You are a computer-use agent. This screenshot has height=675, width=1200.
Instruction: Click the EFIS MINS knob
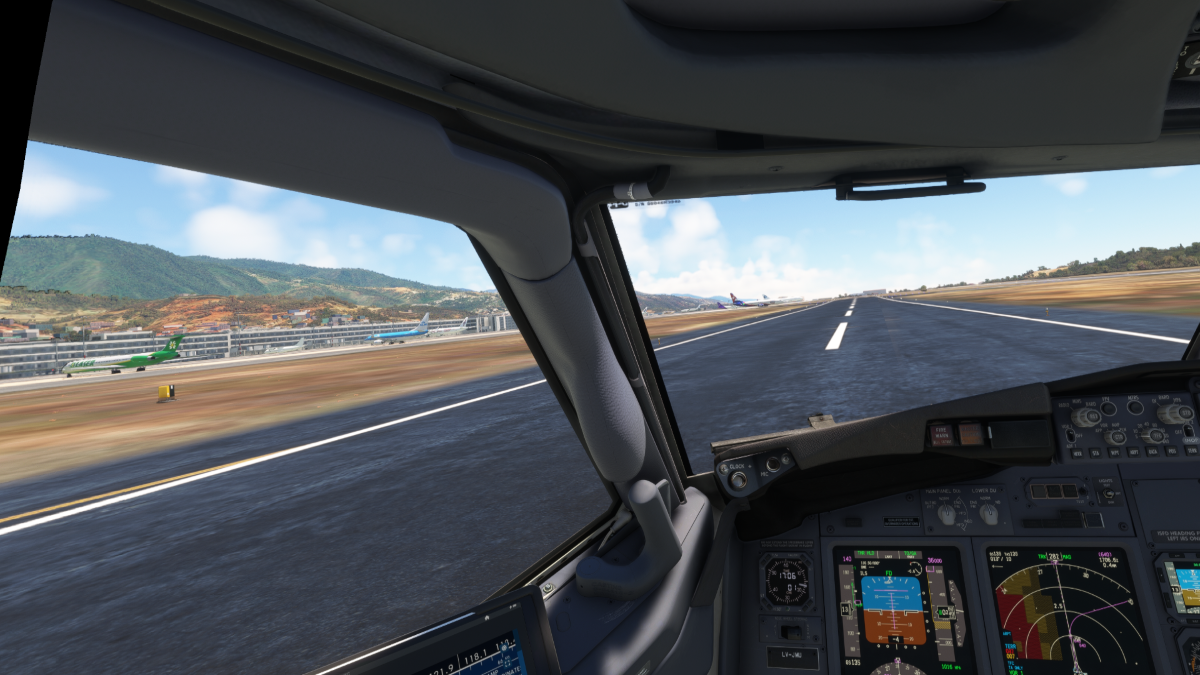[1086, 417]
